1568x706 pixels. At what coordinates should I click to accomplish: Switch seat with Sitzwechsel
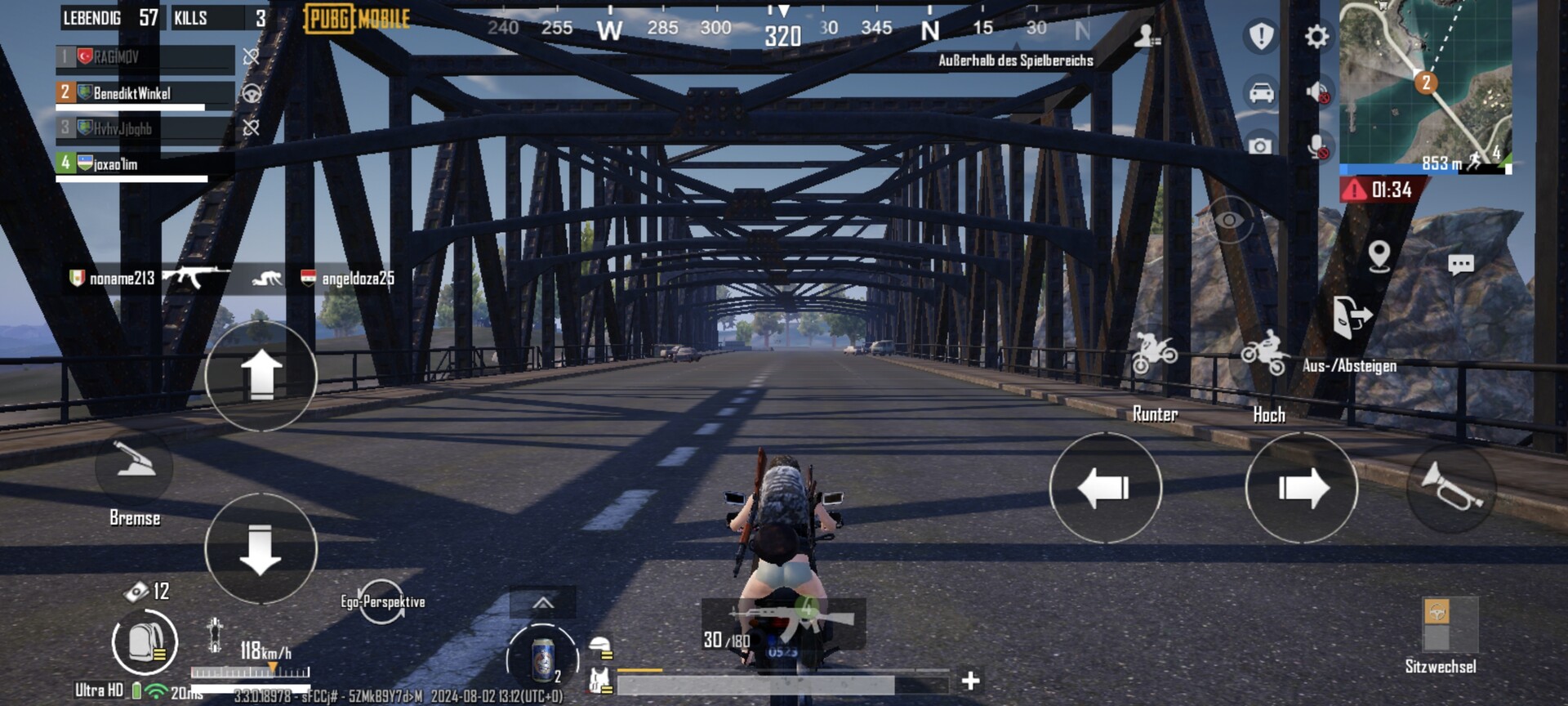1450,625
